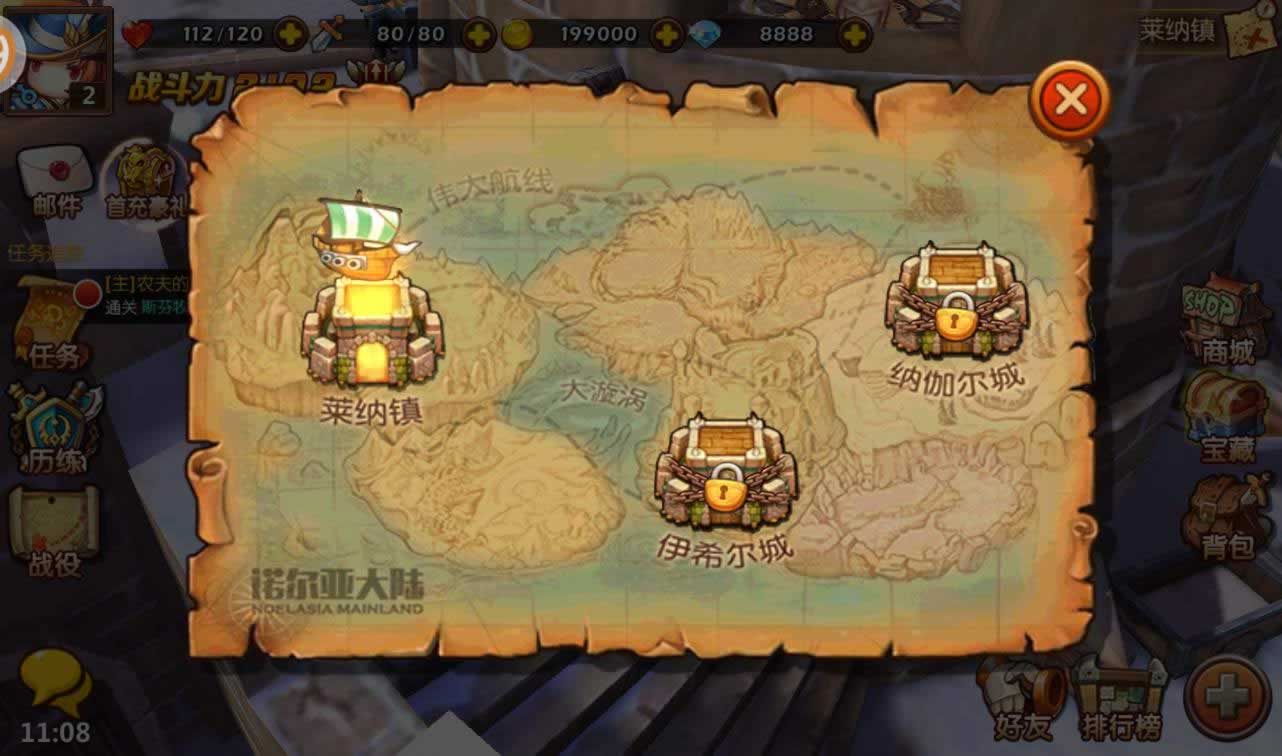1282x756 pixels.
Task: Open the 战役 campaign map
Action: [x=54, y=530]
